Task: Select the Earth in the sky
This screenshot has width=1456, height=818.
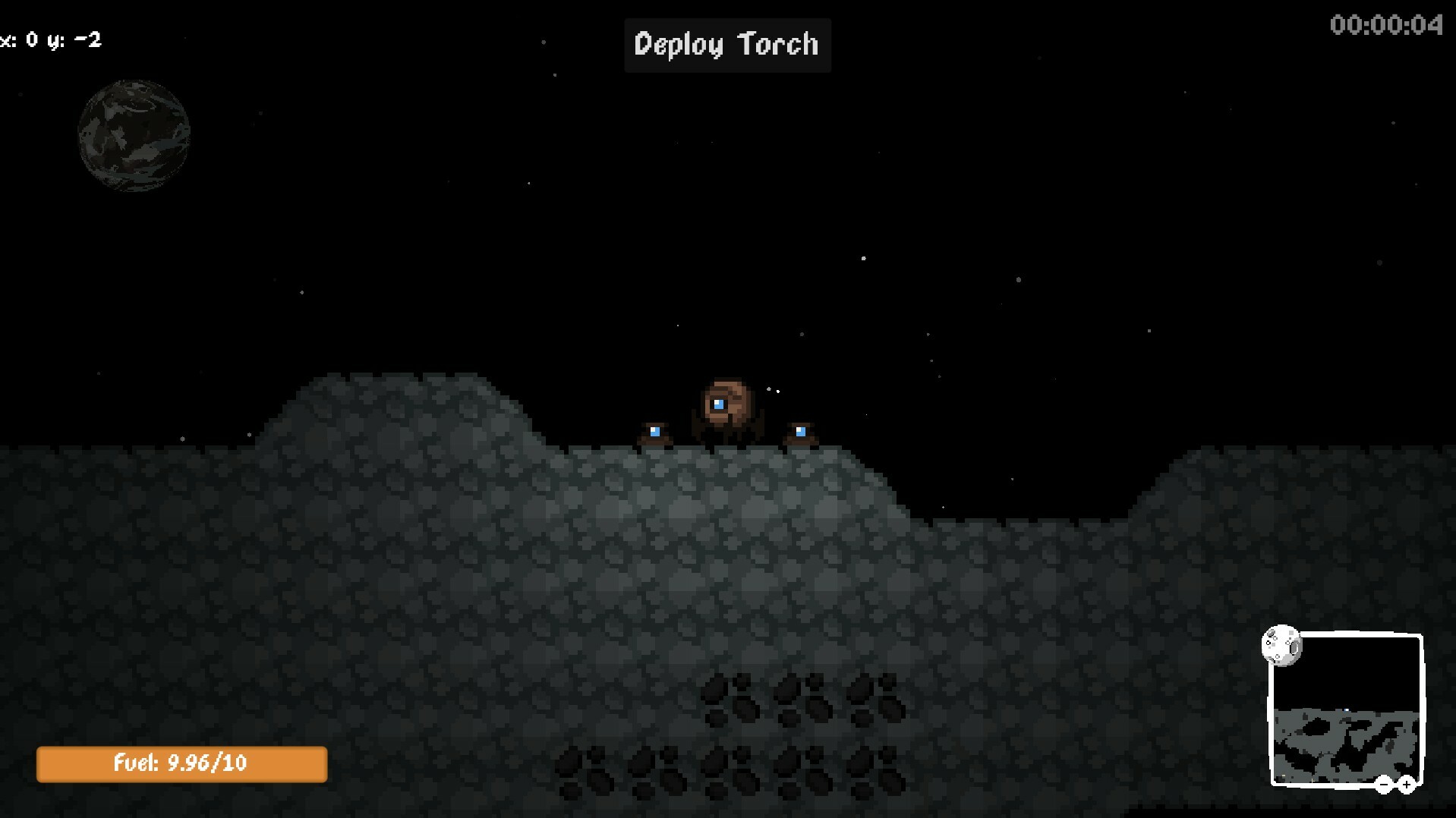Action: (134, 134)
